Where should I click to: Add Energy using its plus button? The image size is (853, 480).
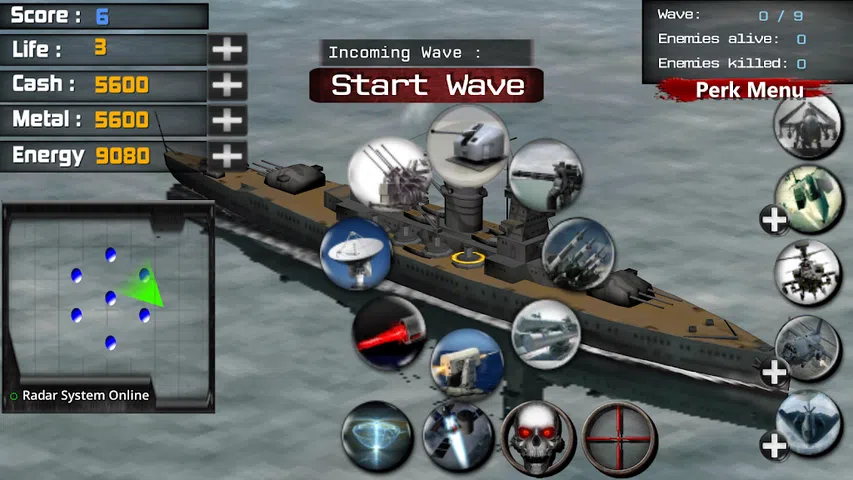[228, 156]
